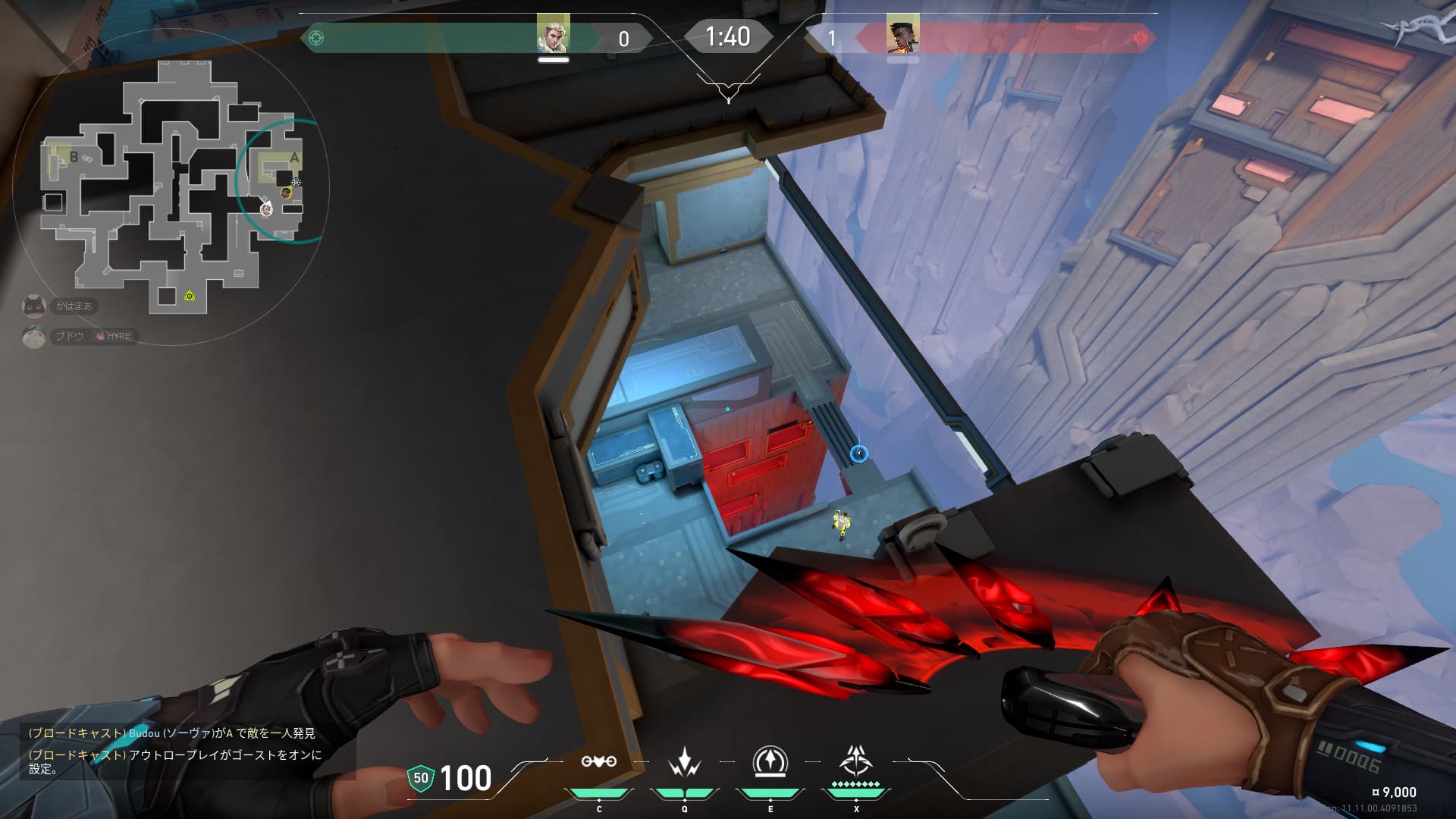Select the Shock Bolt ability icon

click(x=685, y=761)
